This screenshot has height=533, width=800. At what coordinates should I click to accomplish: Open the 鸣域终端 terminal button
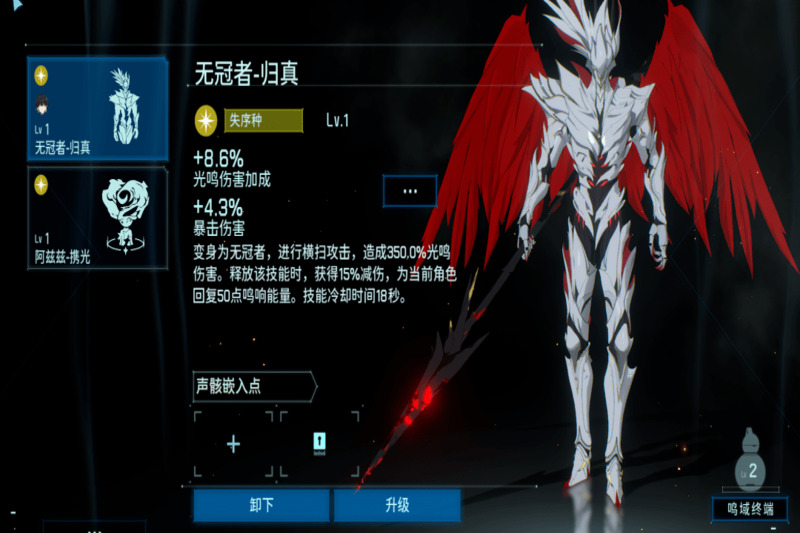750,508
